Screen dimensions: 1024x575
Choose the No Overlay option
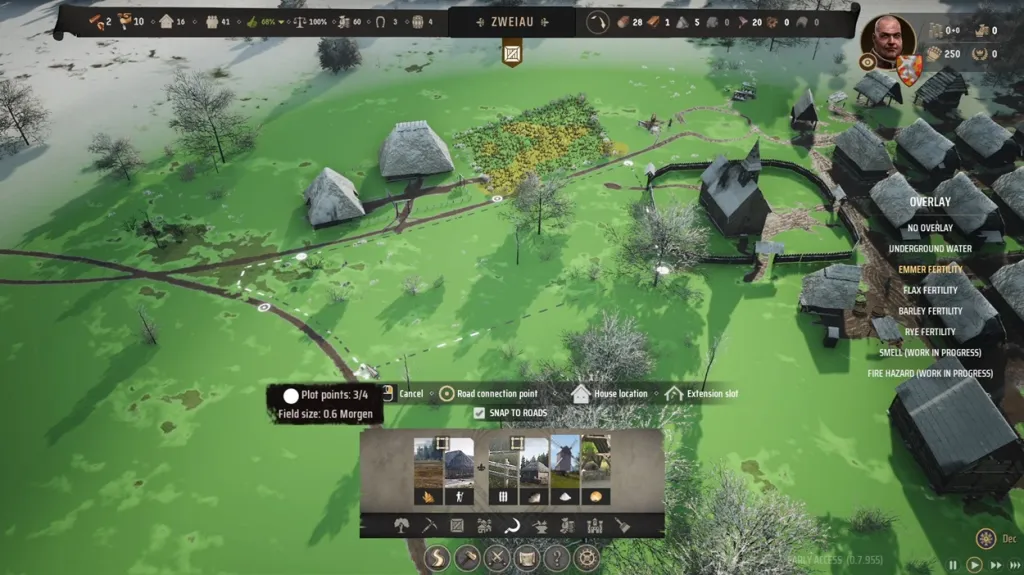pyautogui.click(x=930, y=228)
